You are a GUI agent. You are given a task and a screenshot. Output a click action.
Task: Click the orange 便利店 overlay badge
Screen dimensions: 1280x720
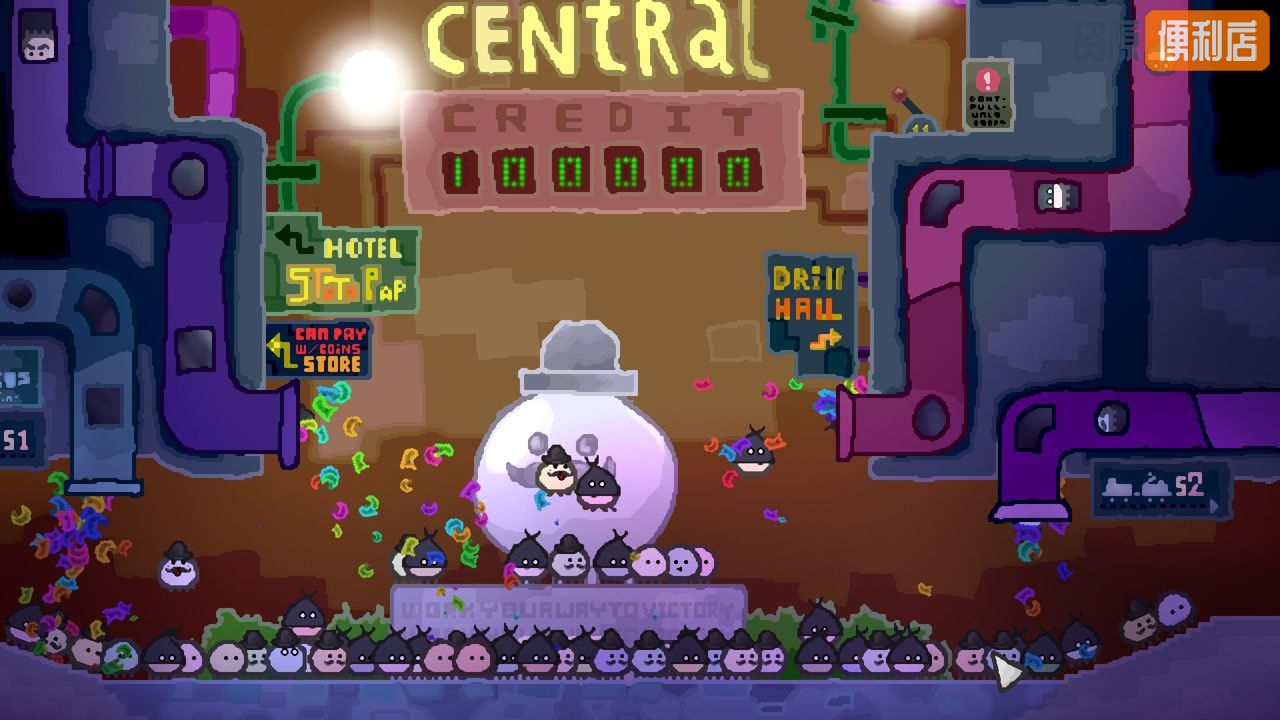point(1207,41)
